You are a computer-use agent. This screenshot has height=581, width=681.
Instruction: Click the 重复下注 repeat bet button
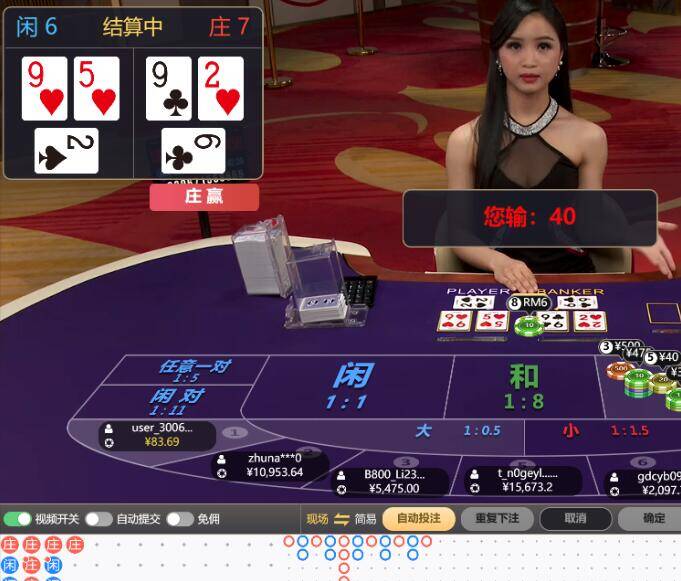coord(497,519)
